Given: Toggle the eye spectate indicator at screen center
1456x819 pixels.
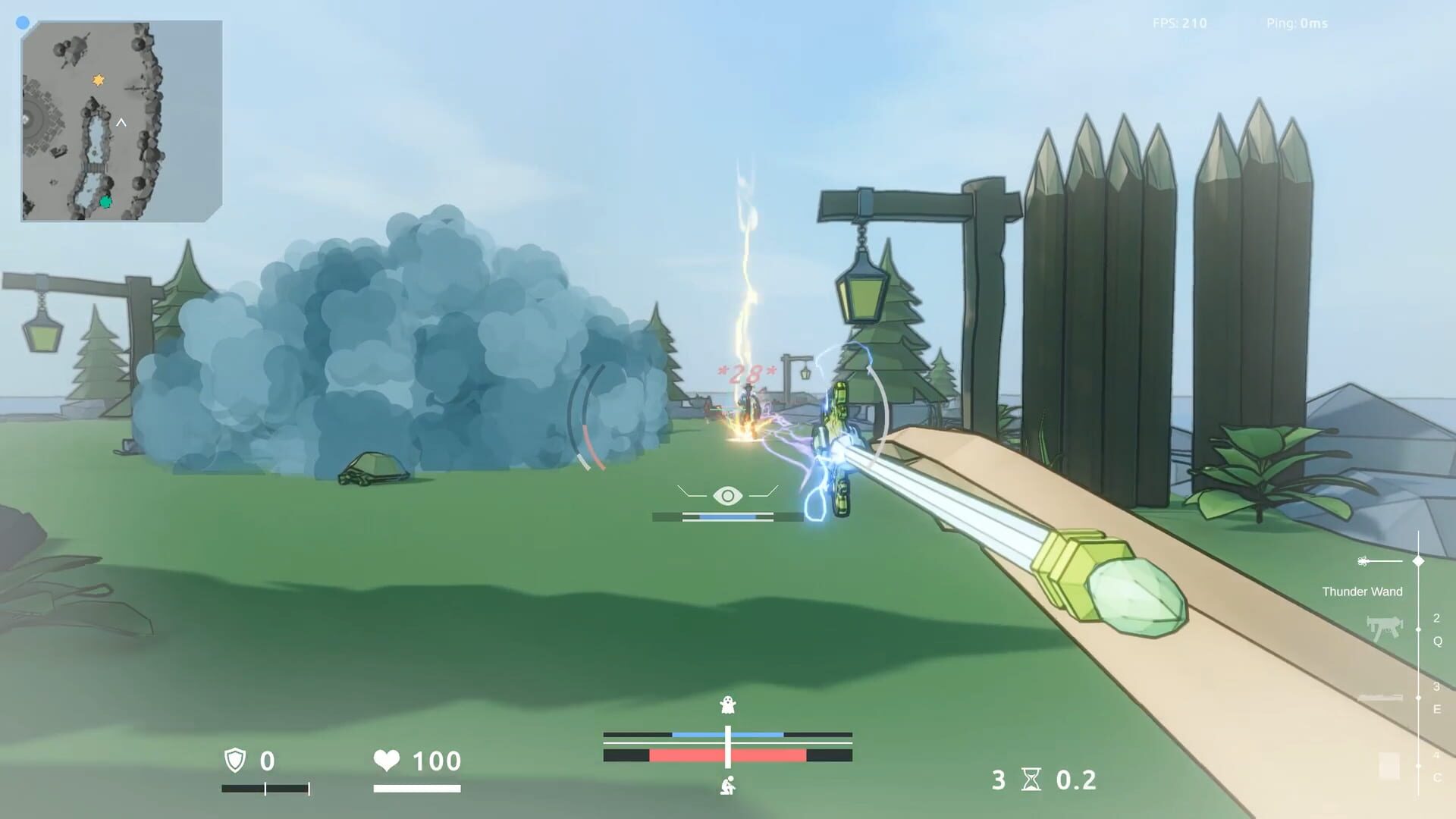Looking at the screenshot, I should click(x=729, y=497).
